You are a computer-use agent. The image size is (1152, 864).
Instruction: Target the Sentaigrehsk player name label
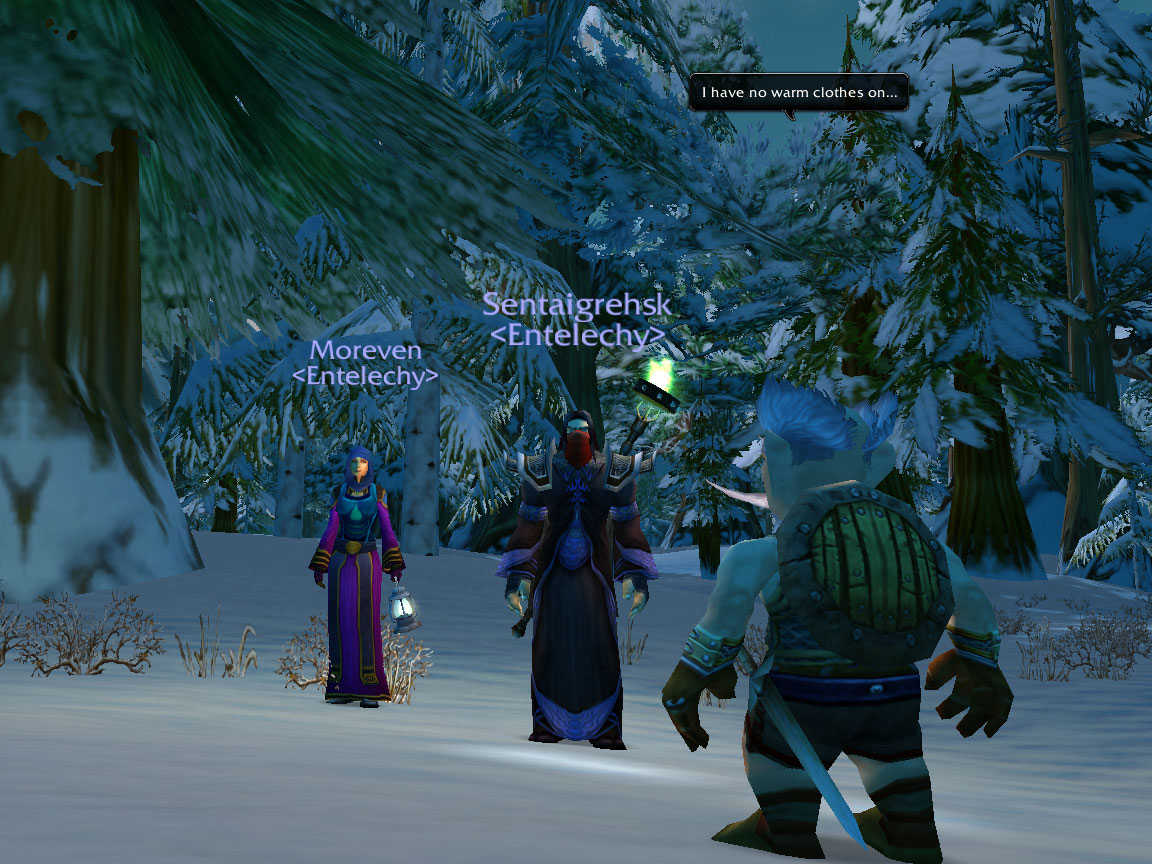(577, 305)
